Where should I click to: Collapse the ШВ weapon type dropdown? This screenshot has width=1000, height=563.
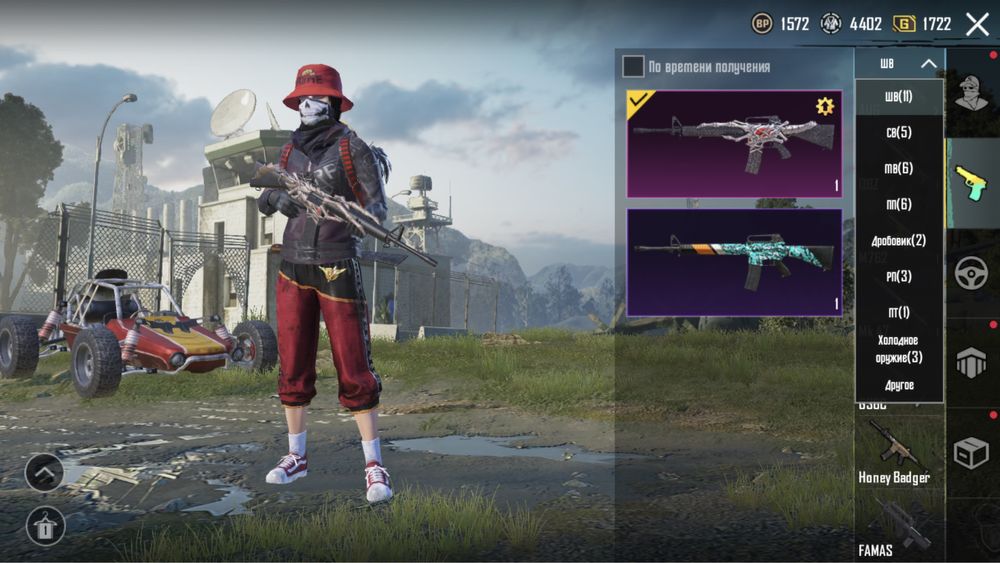point(928,64)
